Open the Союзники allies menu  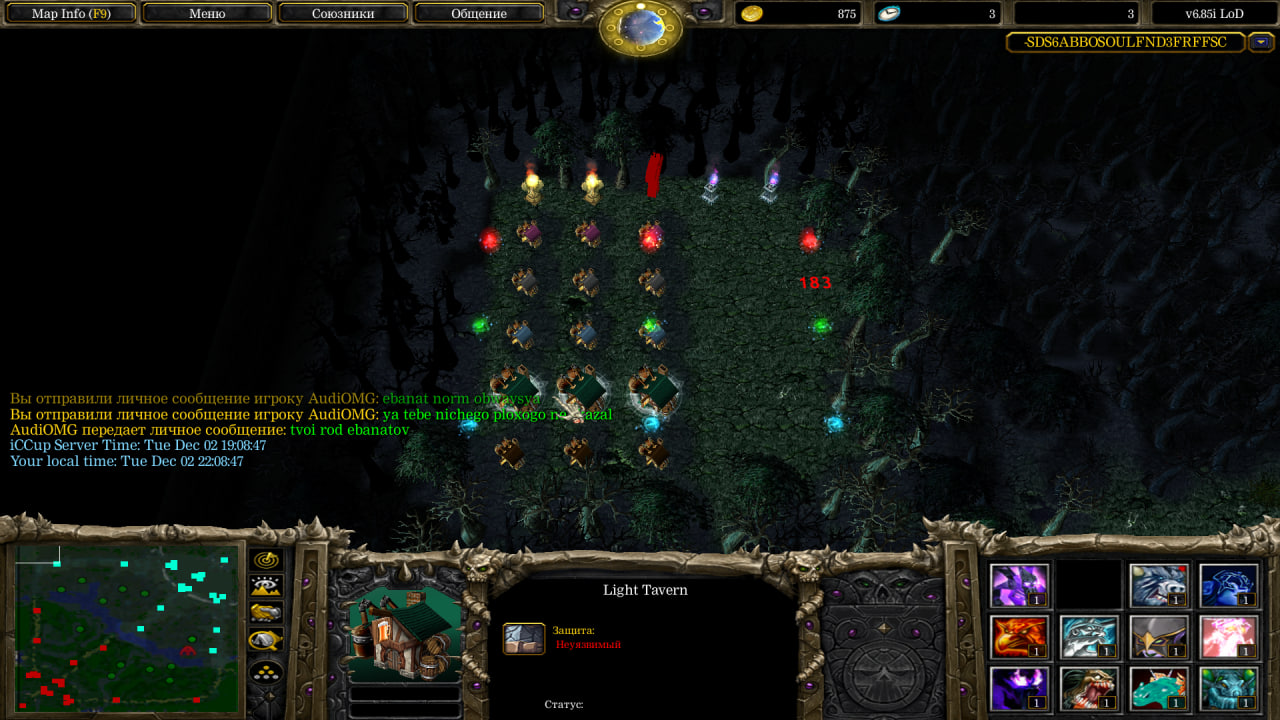click(343, 14)
